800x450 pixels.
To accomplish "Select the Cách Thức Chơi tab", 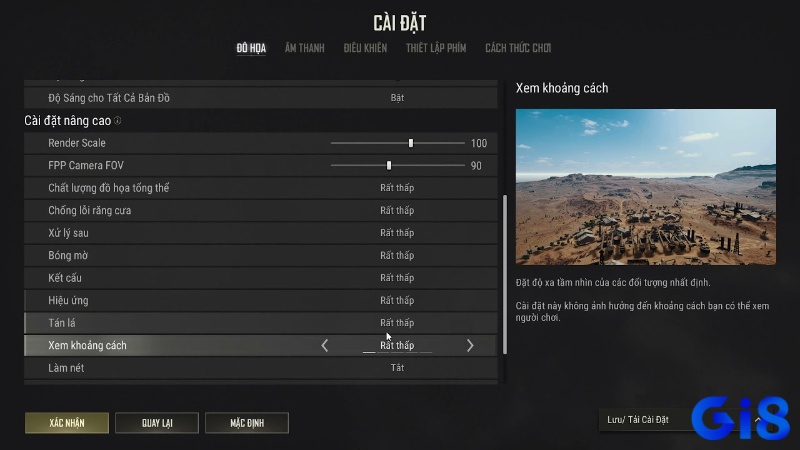I will [517, 48].
